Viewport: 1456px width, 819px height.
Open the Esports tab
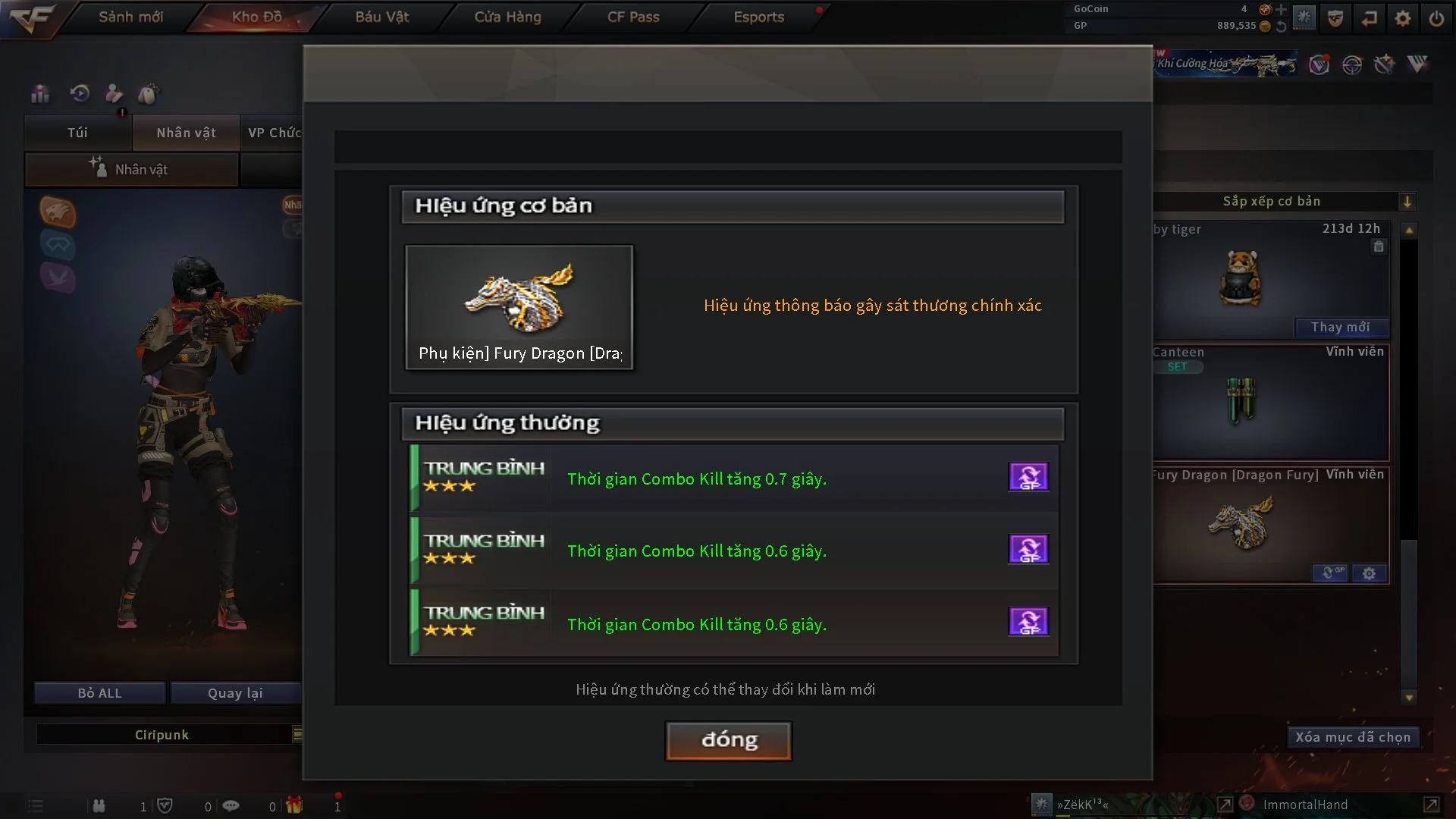tap(758, 17)
